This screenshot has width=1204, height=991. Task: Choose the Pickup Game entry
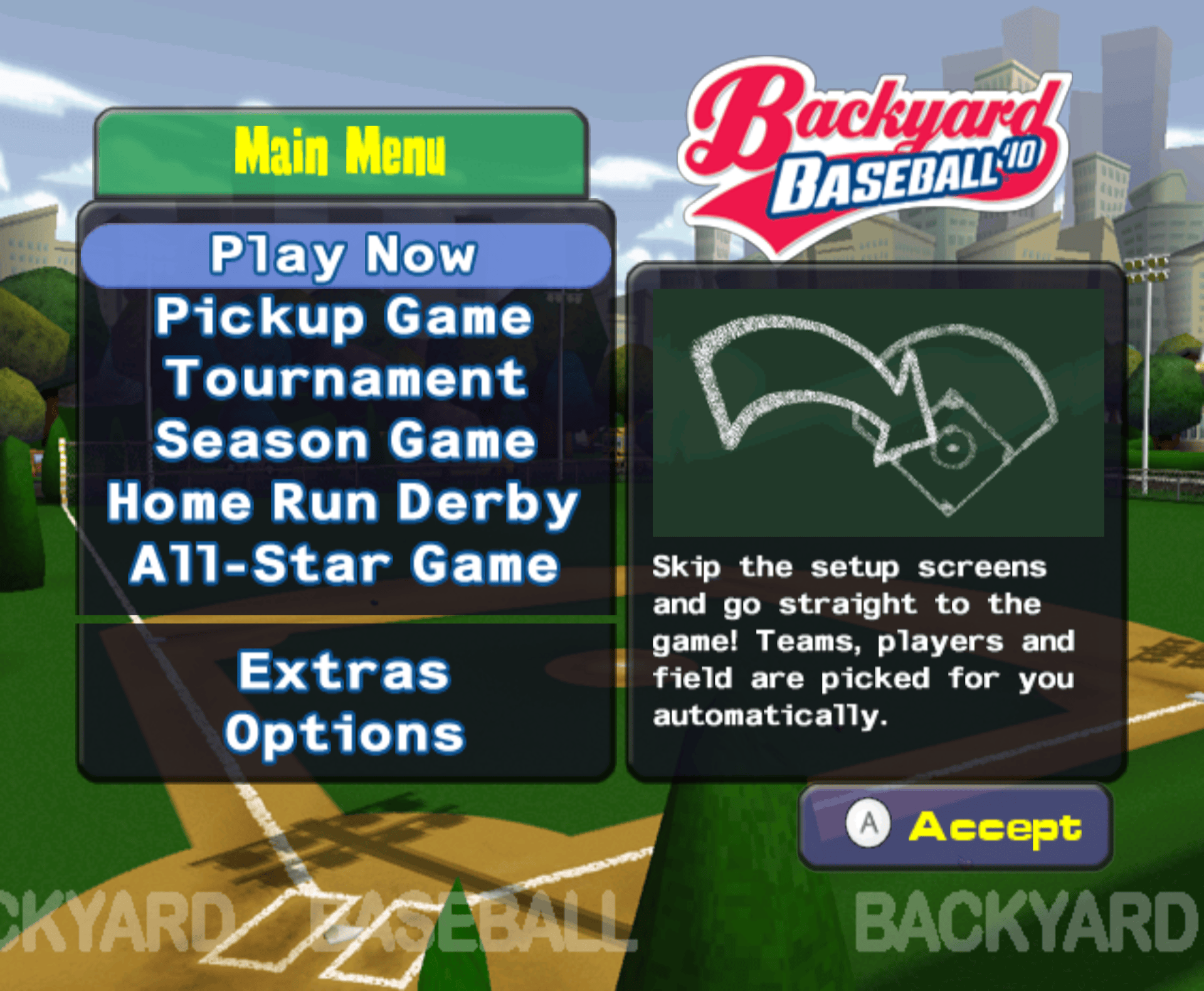click(x=344, y=317)
